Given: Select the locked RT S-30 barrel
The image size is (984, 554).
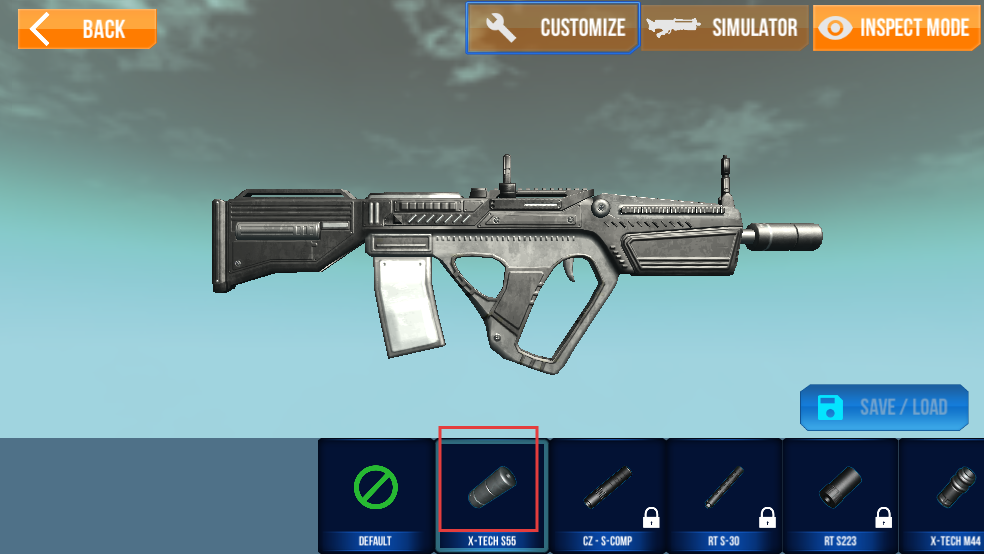Looking at the screenshot, I should (x=723, y=494).
